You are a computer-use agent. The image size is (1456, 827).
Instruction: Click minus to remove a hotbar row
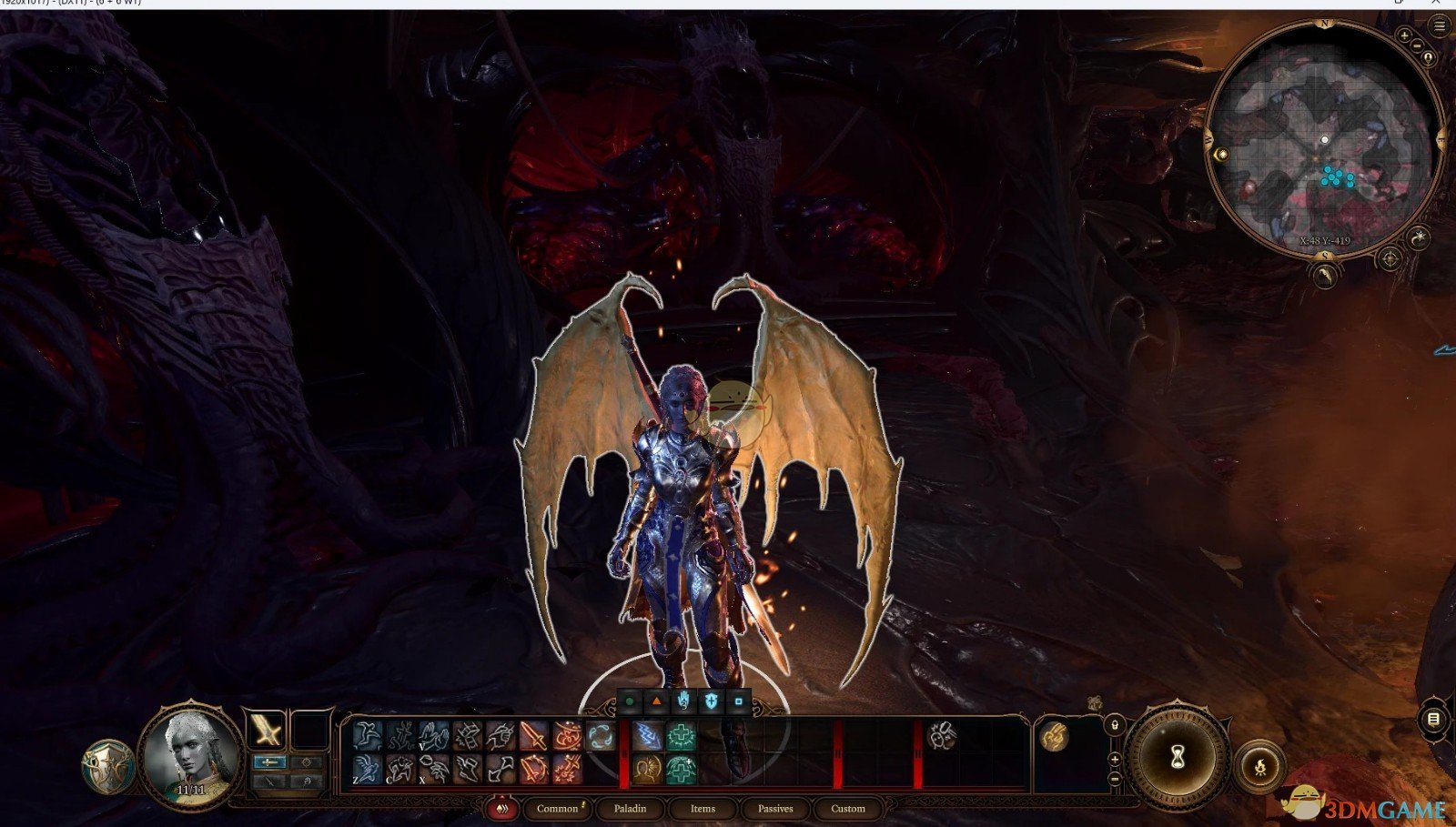pos(1115,778)
